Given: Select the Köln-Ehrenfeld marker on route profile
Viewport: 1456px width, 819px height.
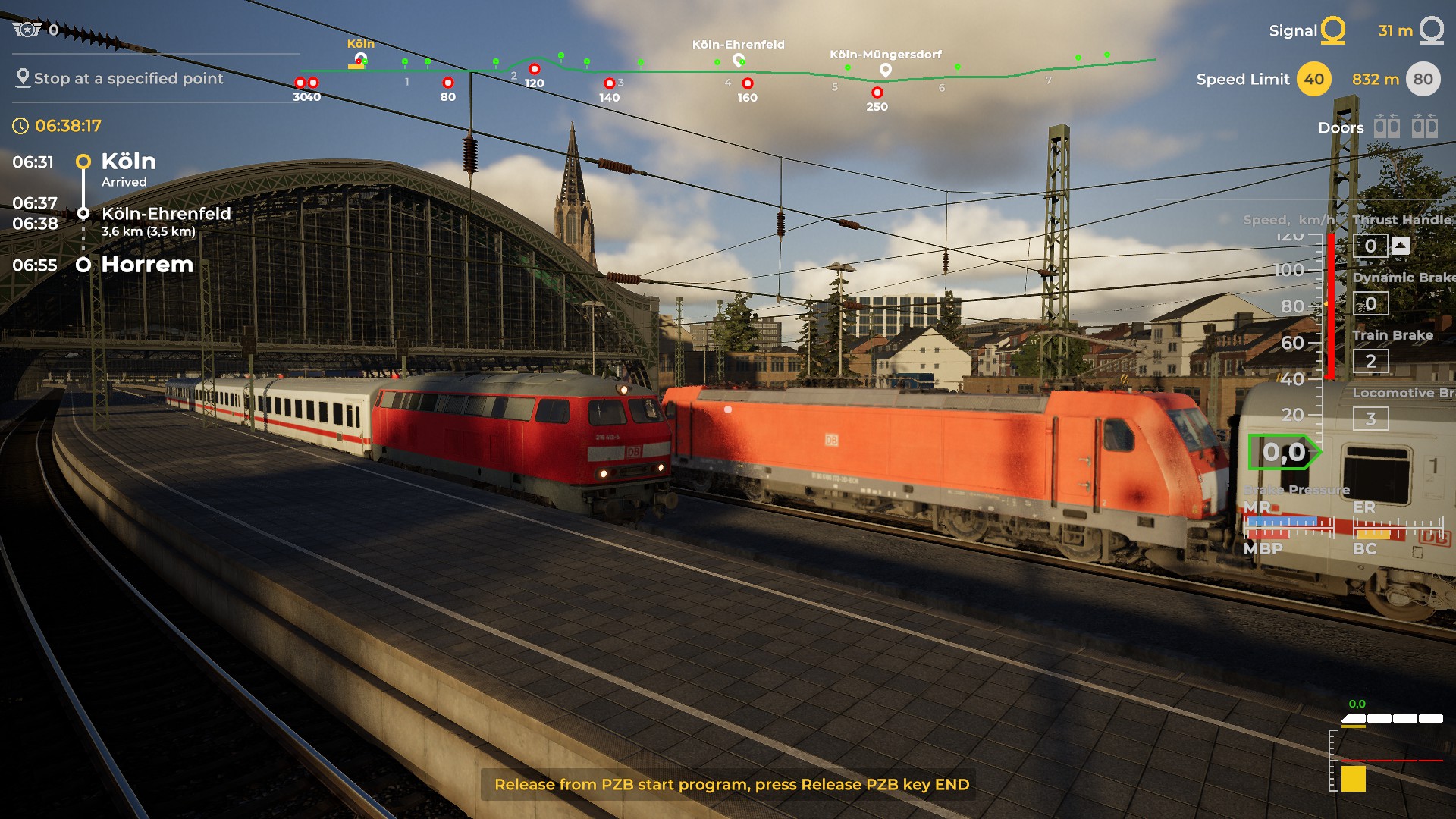Looking at the screenshot, I should pos(738,59).
